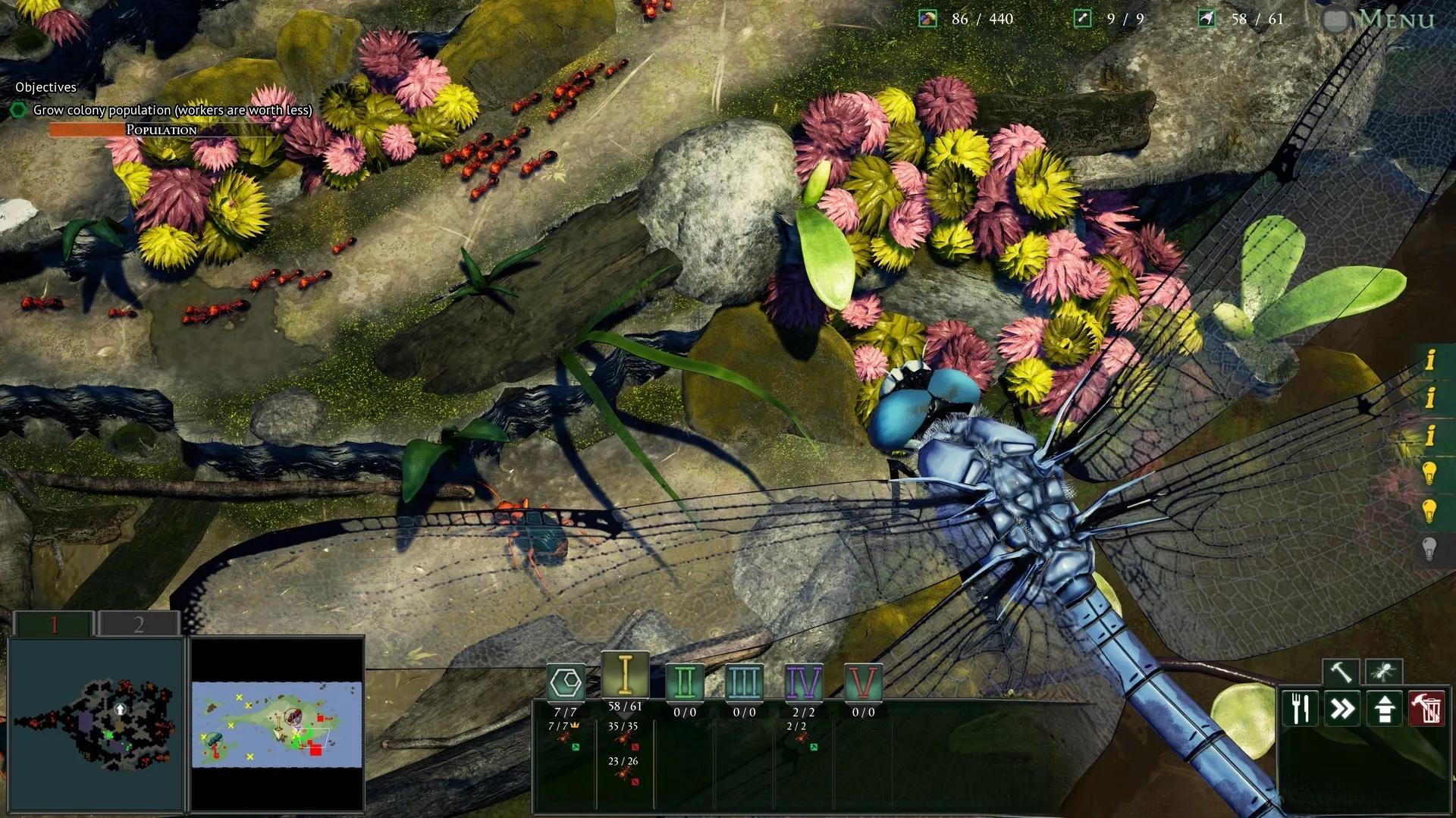Select pheromone group II
This screenshot has width=1456, height=818.
(x=684, y=682)
